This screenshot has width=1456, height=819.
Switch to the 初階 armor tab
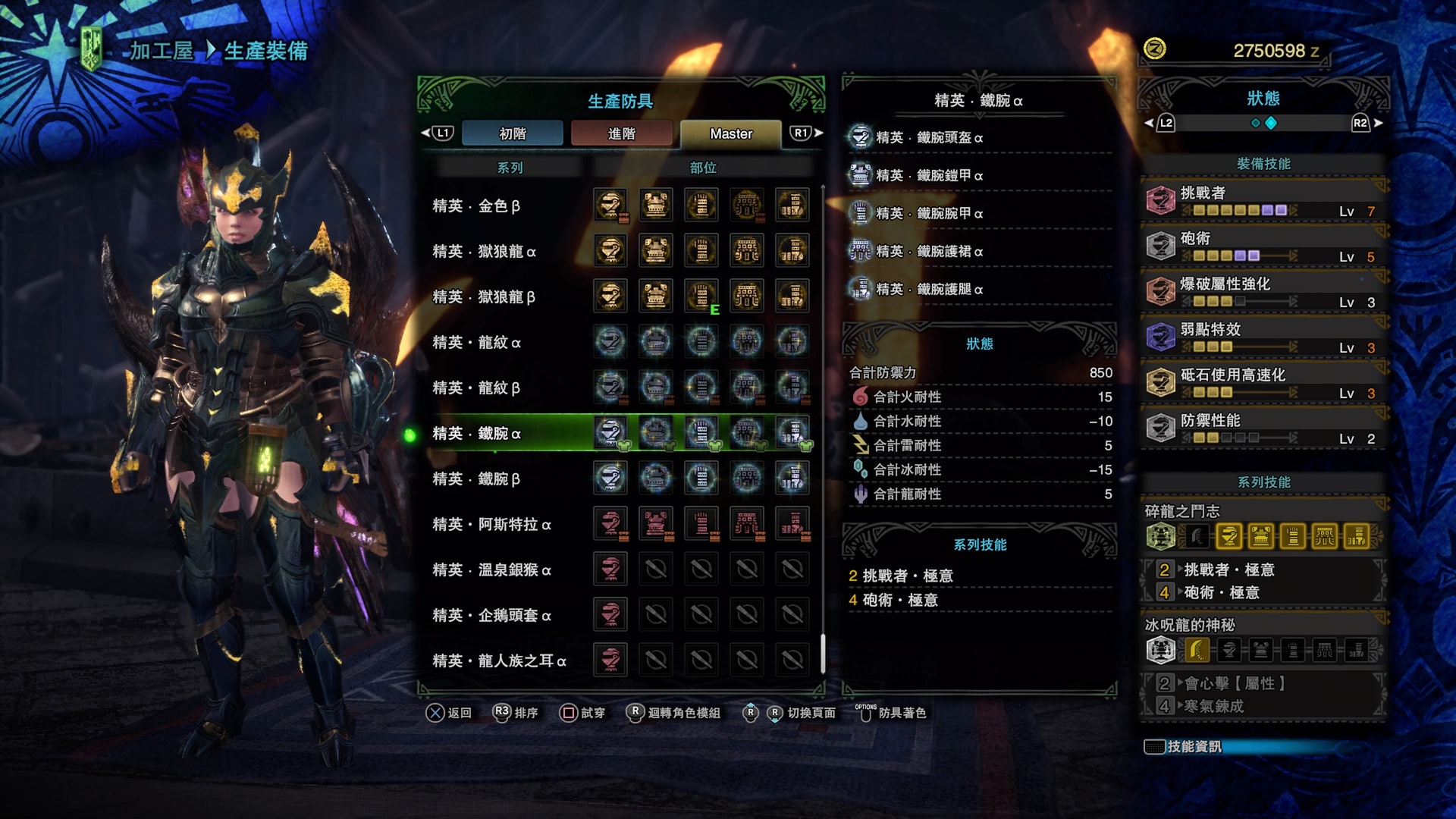(513, 133)
